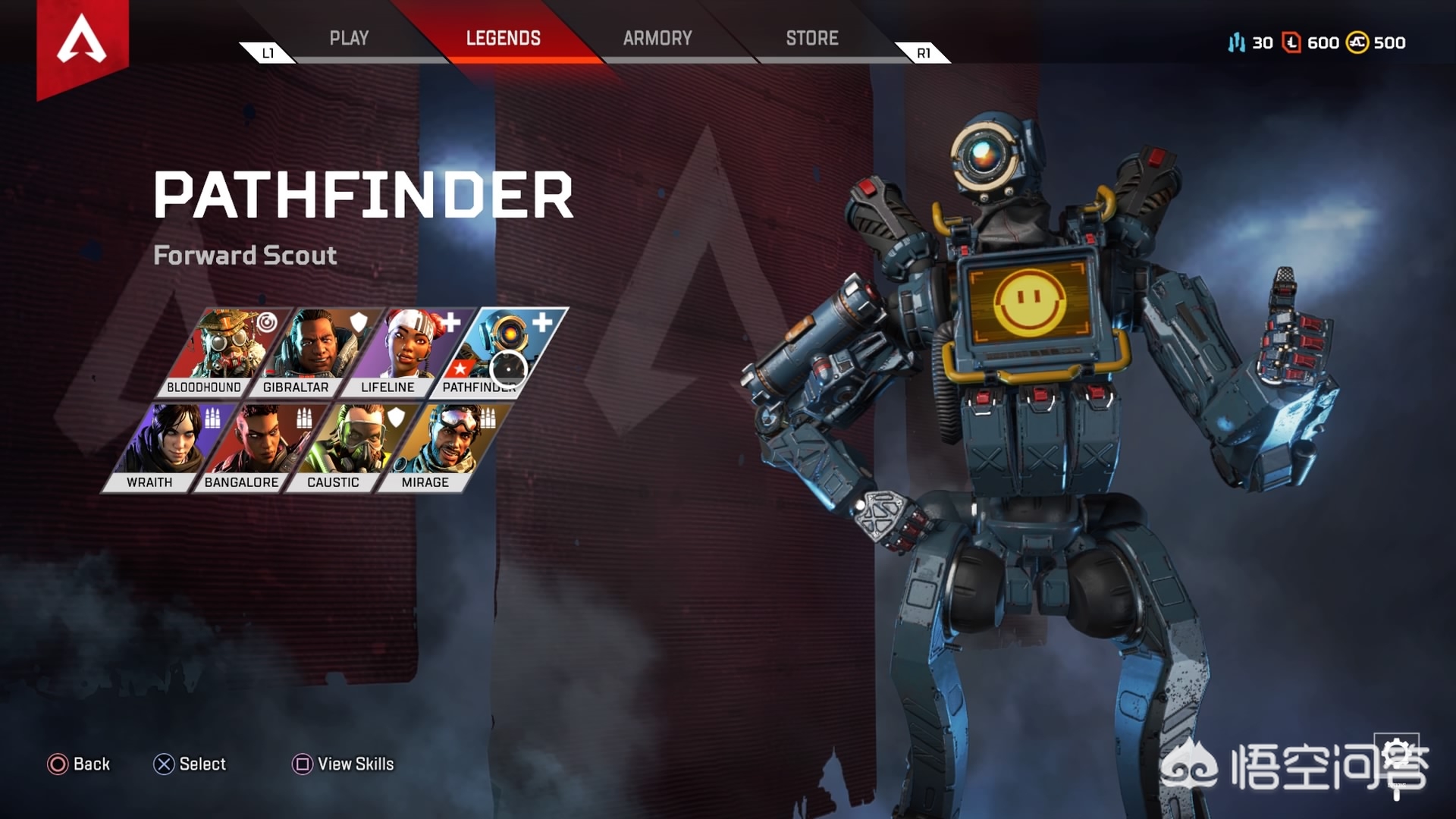Open the Store tab

tap(811, 38)
